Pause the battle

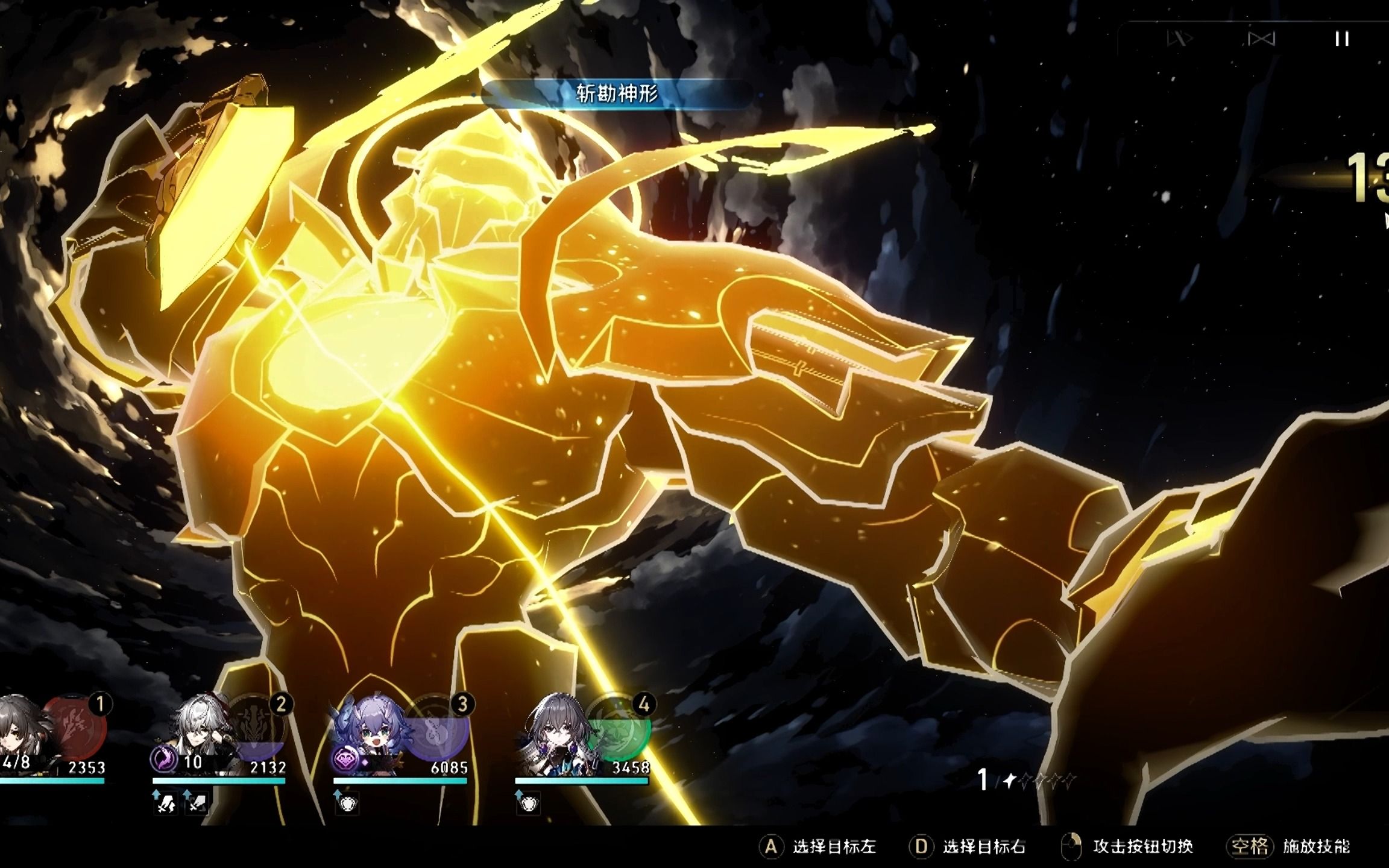coord(1341,39)
